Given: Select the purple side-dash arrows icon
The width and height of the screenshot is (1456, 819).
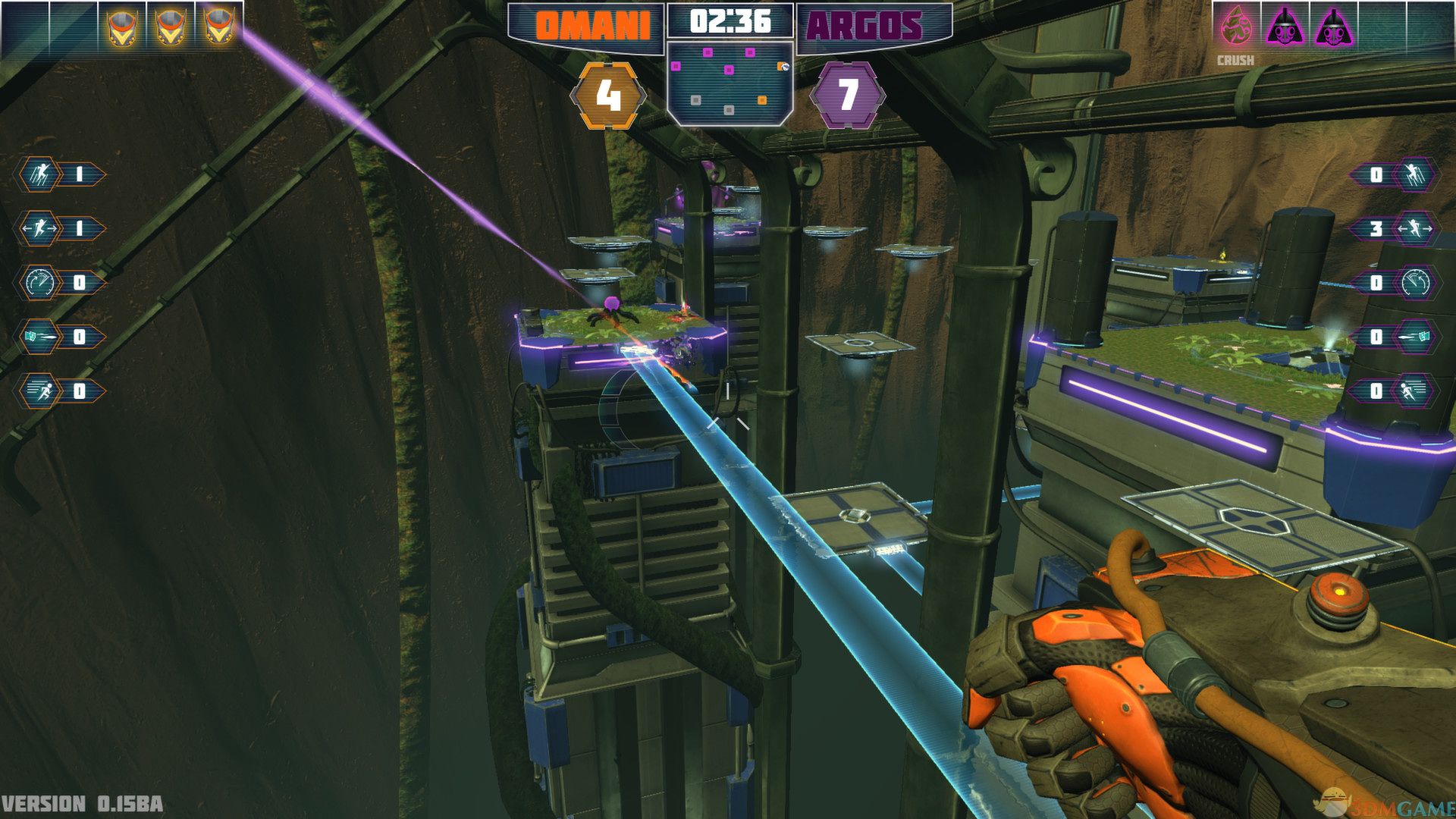Looking at the screenshot, I should pyautogui.click(x=1415, y=229).
